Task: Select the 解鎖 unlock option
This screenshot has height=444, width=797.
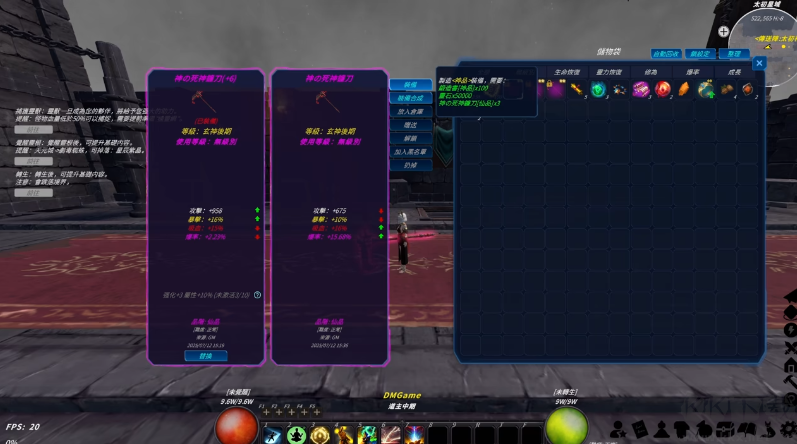Action: coord(410,138)
